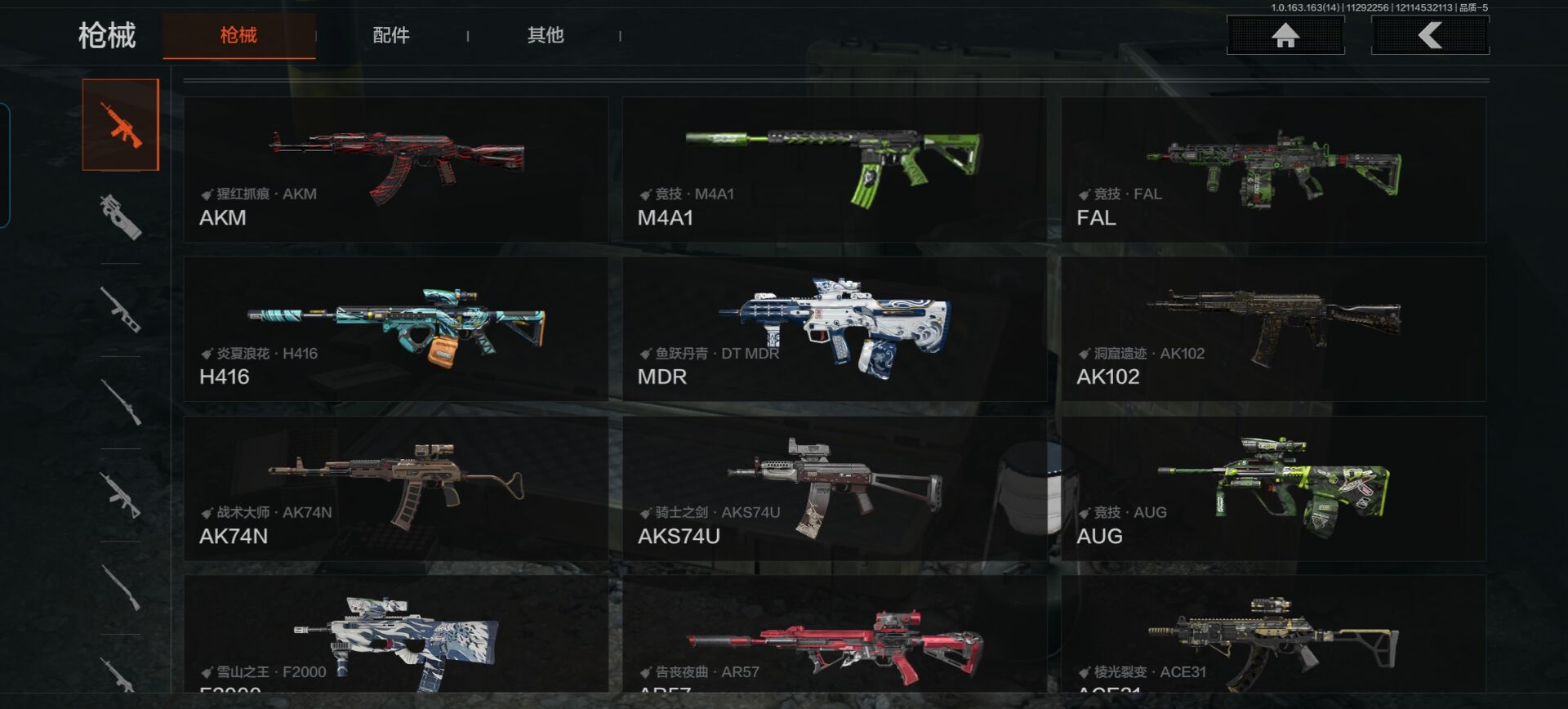Select the 其他 tab
This screenshot has width=1568, height=709.
click(546, 35)
